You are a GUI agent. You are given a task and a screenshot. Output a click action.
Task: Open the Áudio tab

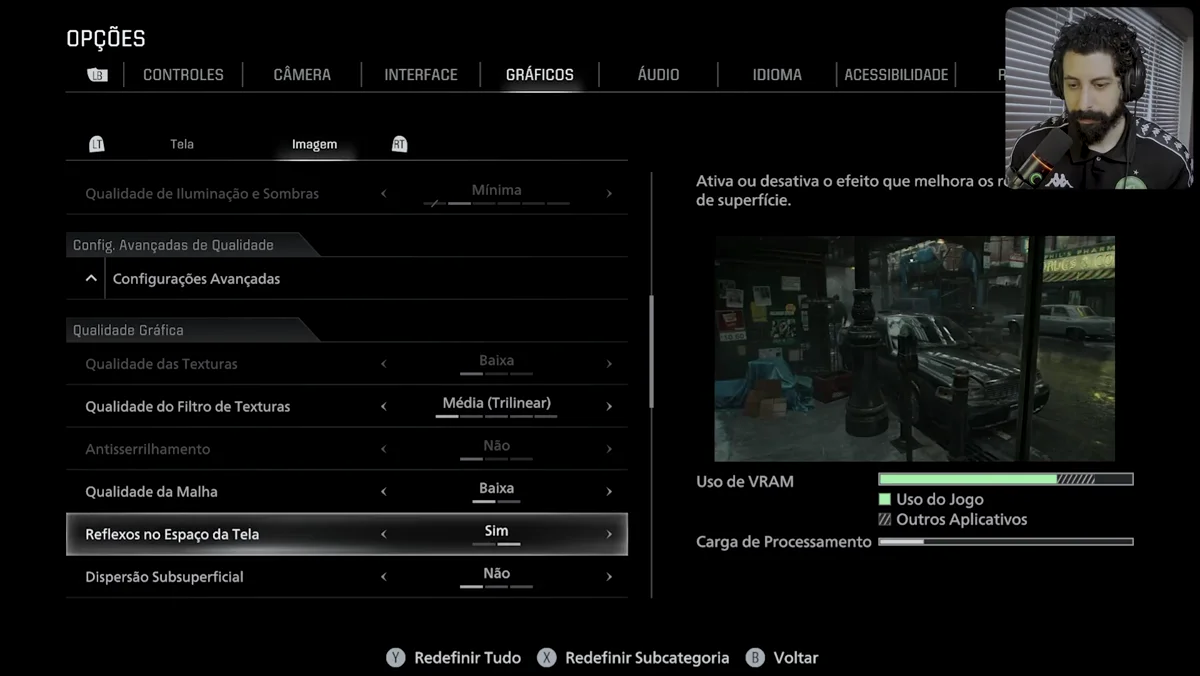click(x=658, y=75)
